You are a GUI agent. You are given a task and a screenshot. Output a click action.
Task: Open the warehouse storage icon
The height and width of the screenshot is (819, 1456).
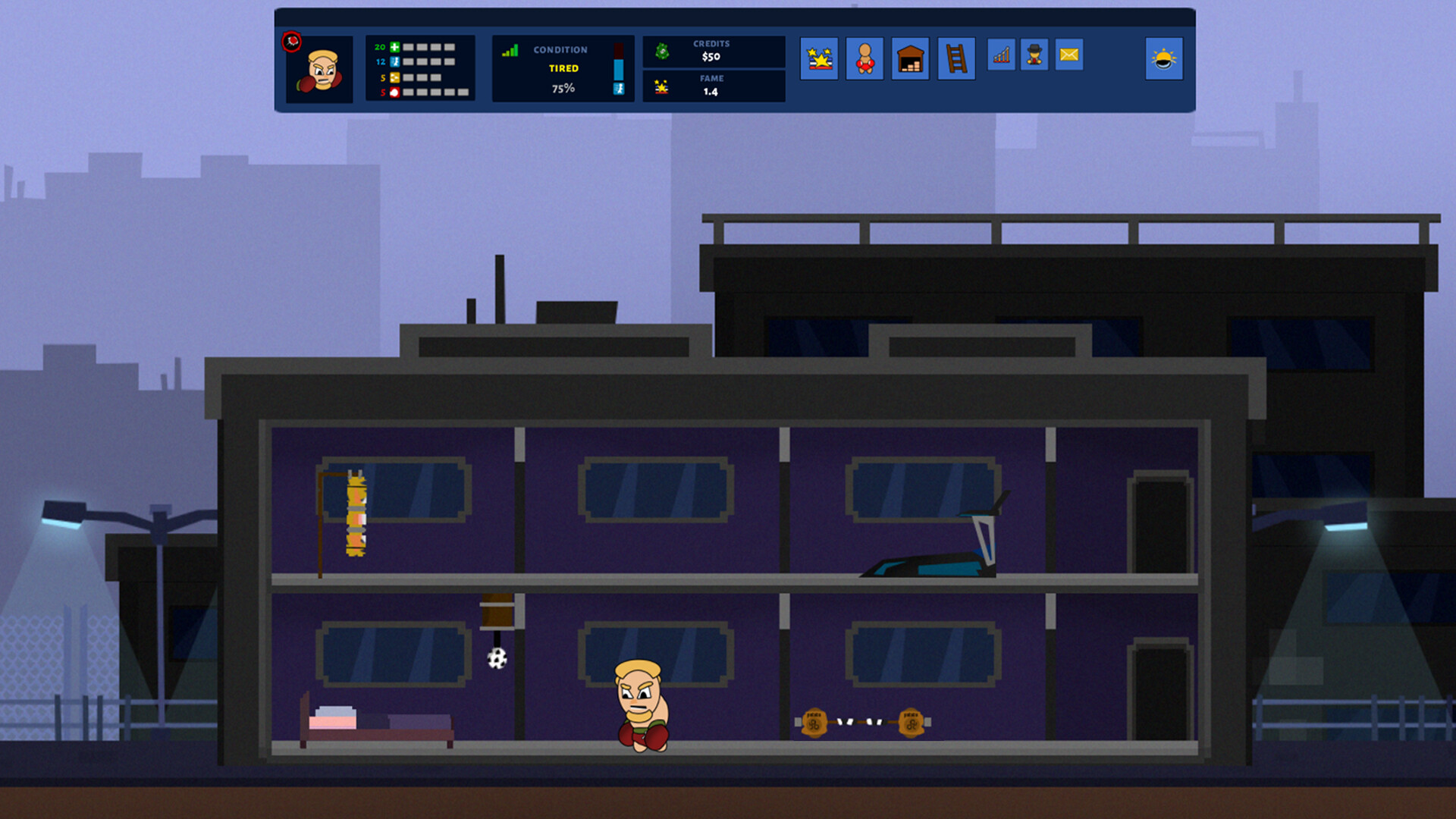click(x=910, y=58)
